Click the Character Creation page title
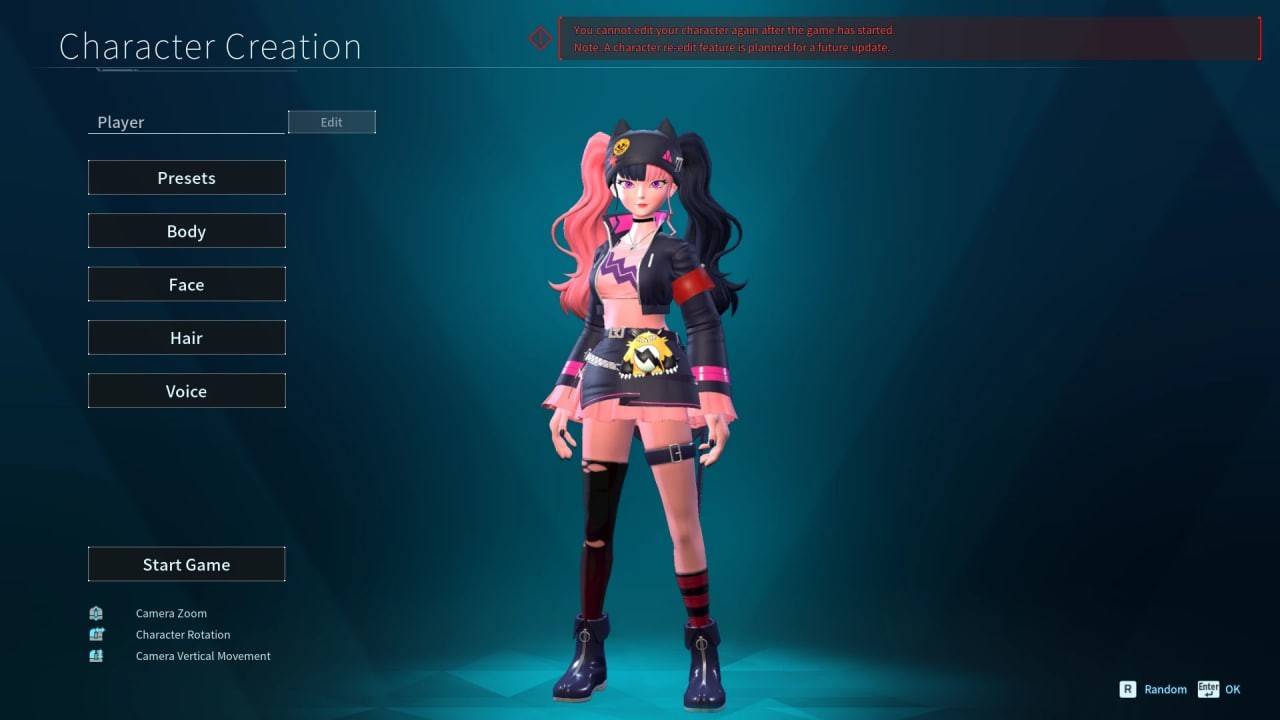 [x=210, y=46]
